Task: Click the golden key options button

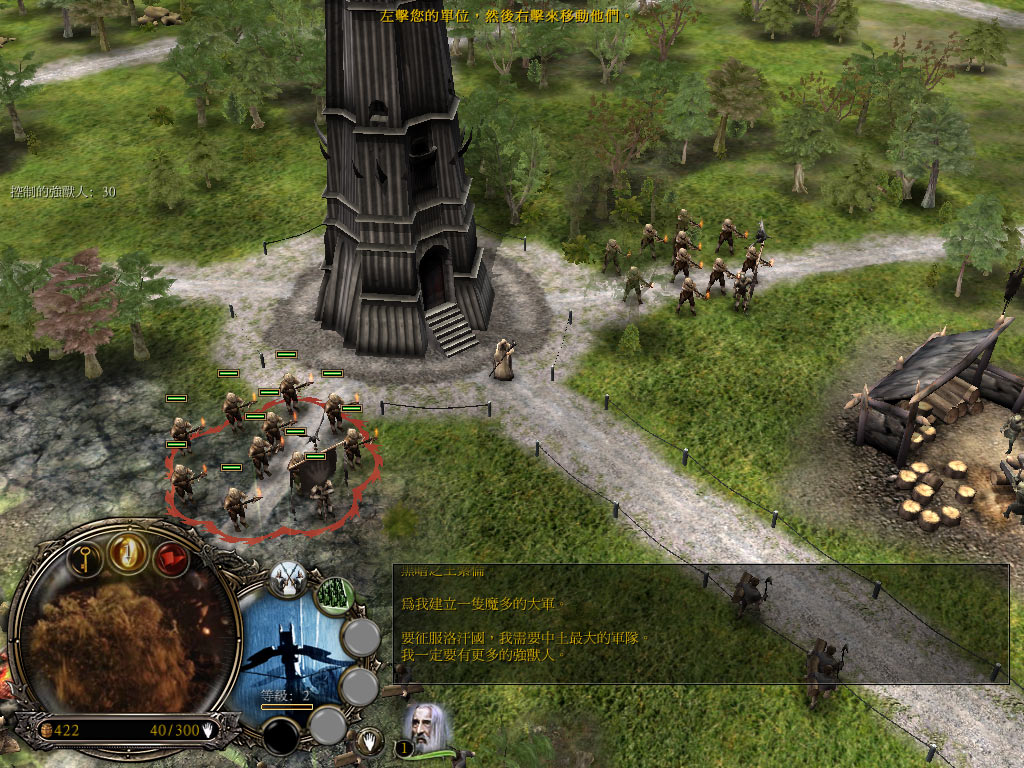Action: pyautogui.click(x=86, y=556)
